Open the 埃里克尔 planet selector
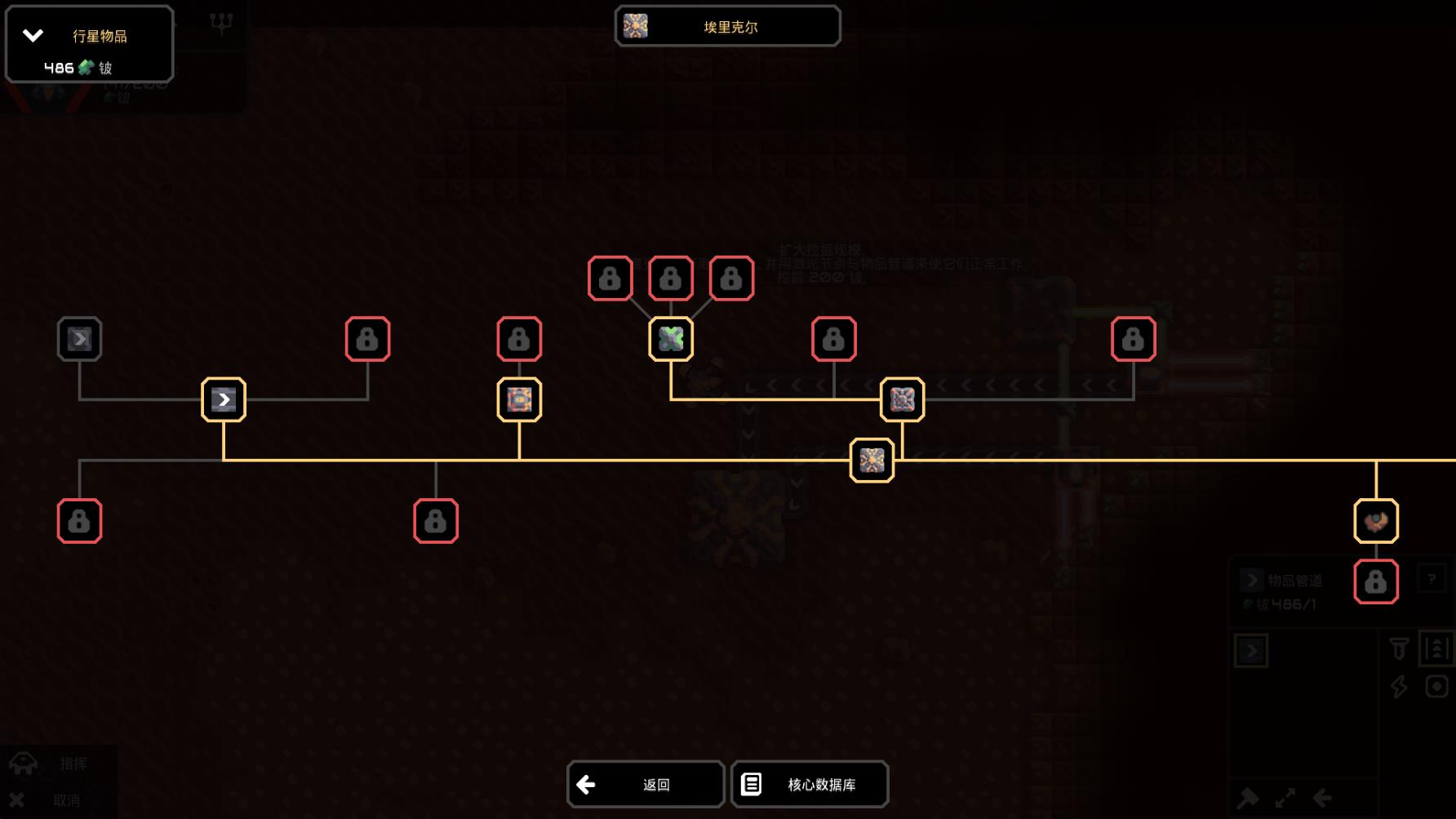1456x819 pixels. 727,27
